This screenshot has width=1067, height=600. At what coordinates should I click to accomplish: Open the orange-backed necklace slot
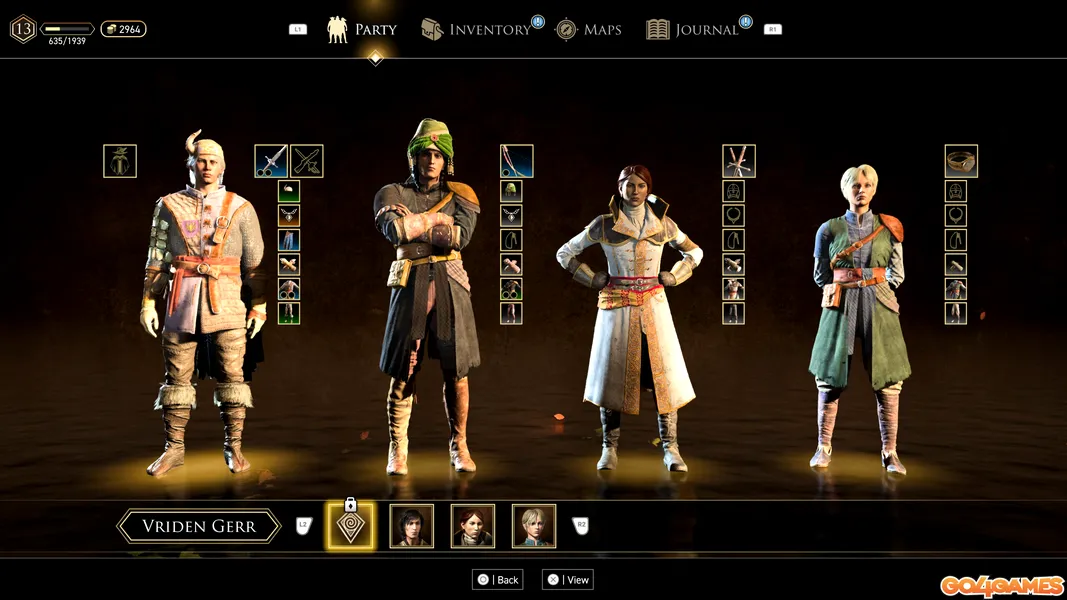tap(289, 215)
